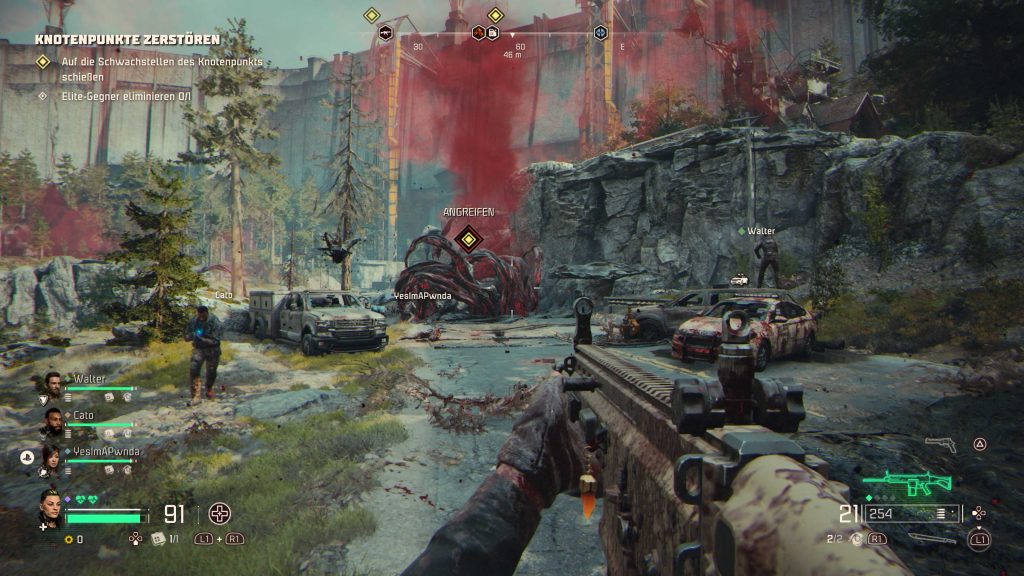Screen dimensions: 1024x576
Task: Switch to the pistol sidearm icon
Action: [x=940, y=443]
